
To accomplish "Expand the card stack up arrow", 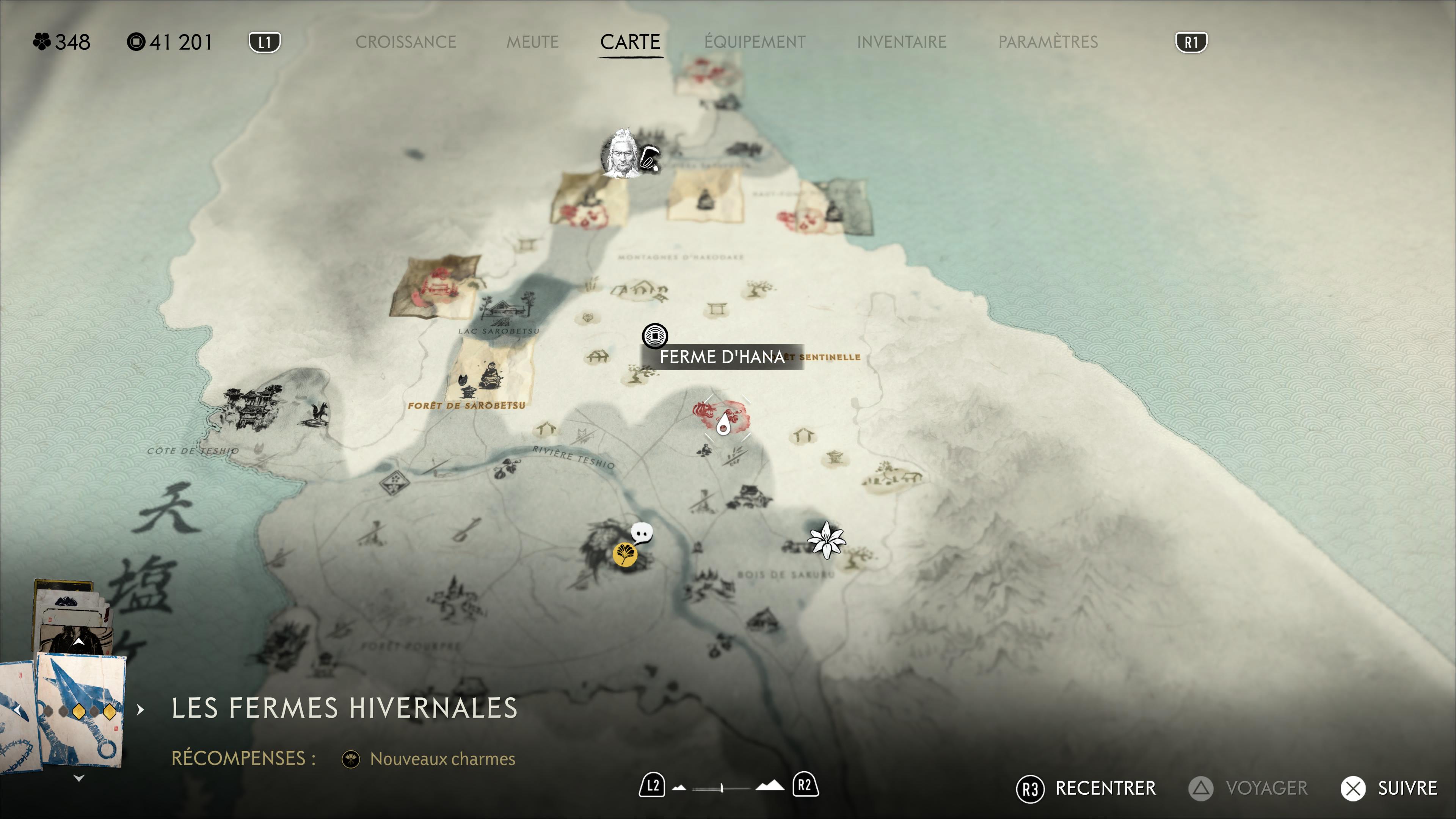I will click(x=78, y=642).
